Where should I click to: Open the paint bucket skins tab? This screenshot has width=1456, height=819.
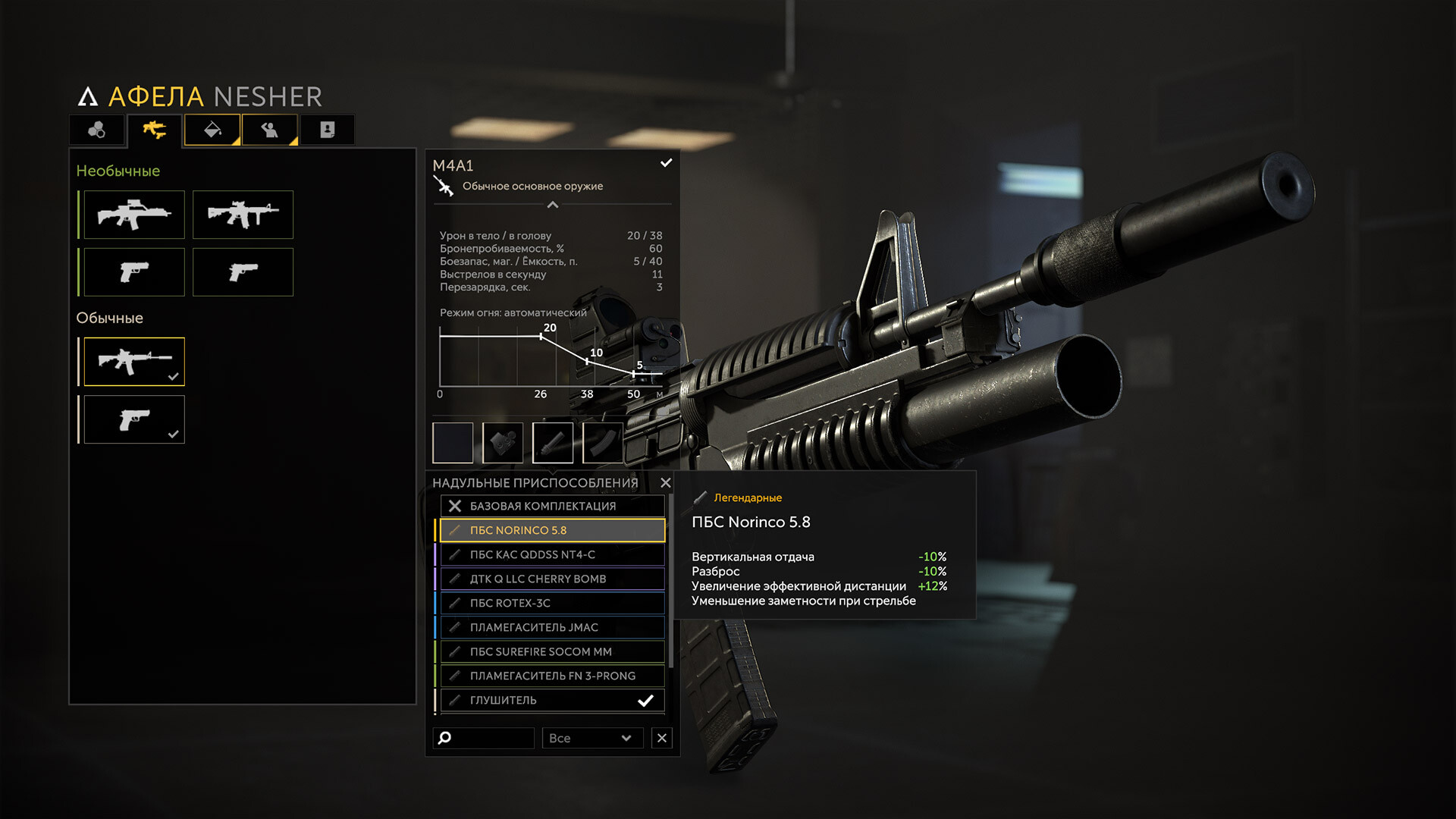coord(212,130)
